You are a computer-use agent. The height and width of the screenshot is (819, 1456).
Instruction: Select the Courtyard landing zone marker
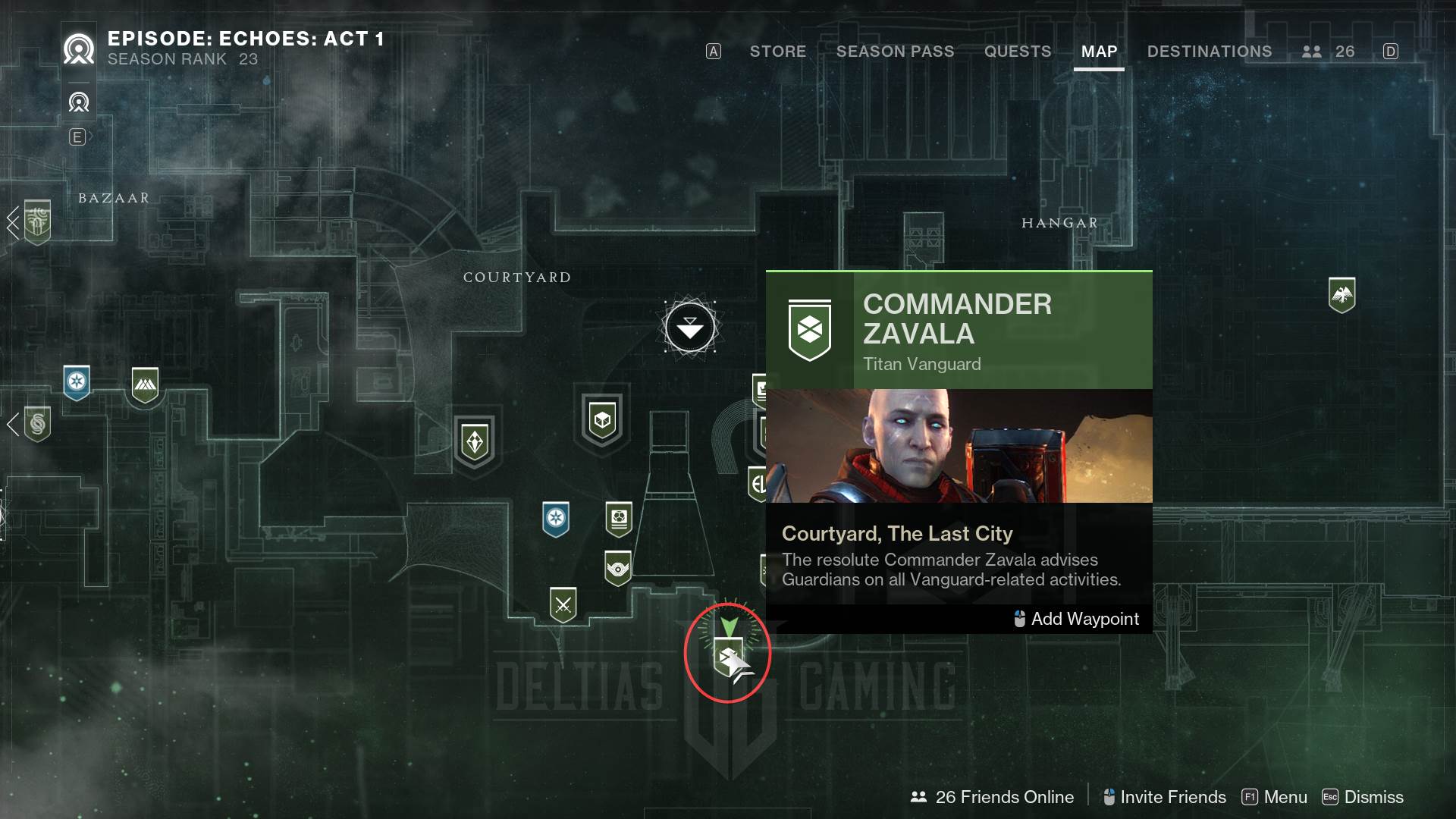(x=689, y=328)
